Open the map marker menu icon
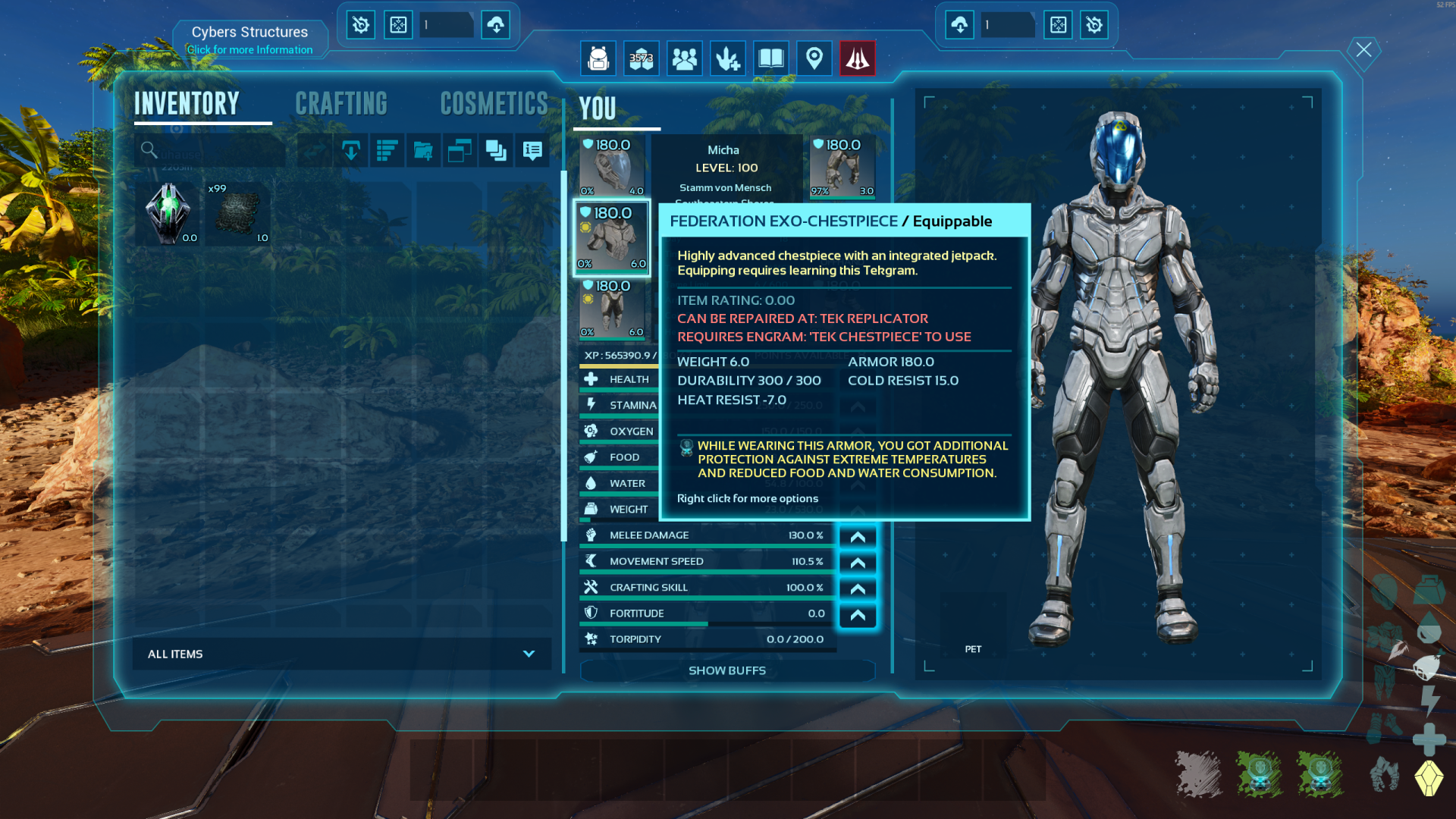Screen dimensions: 1456x819 (814, 58)
